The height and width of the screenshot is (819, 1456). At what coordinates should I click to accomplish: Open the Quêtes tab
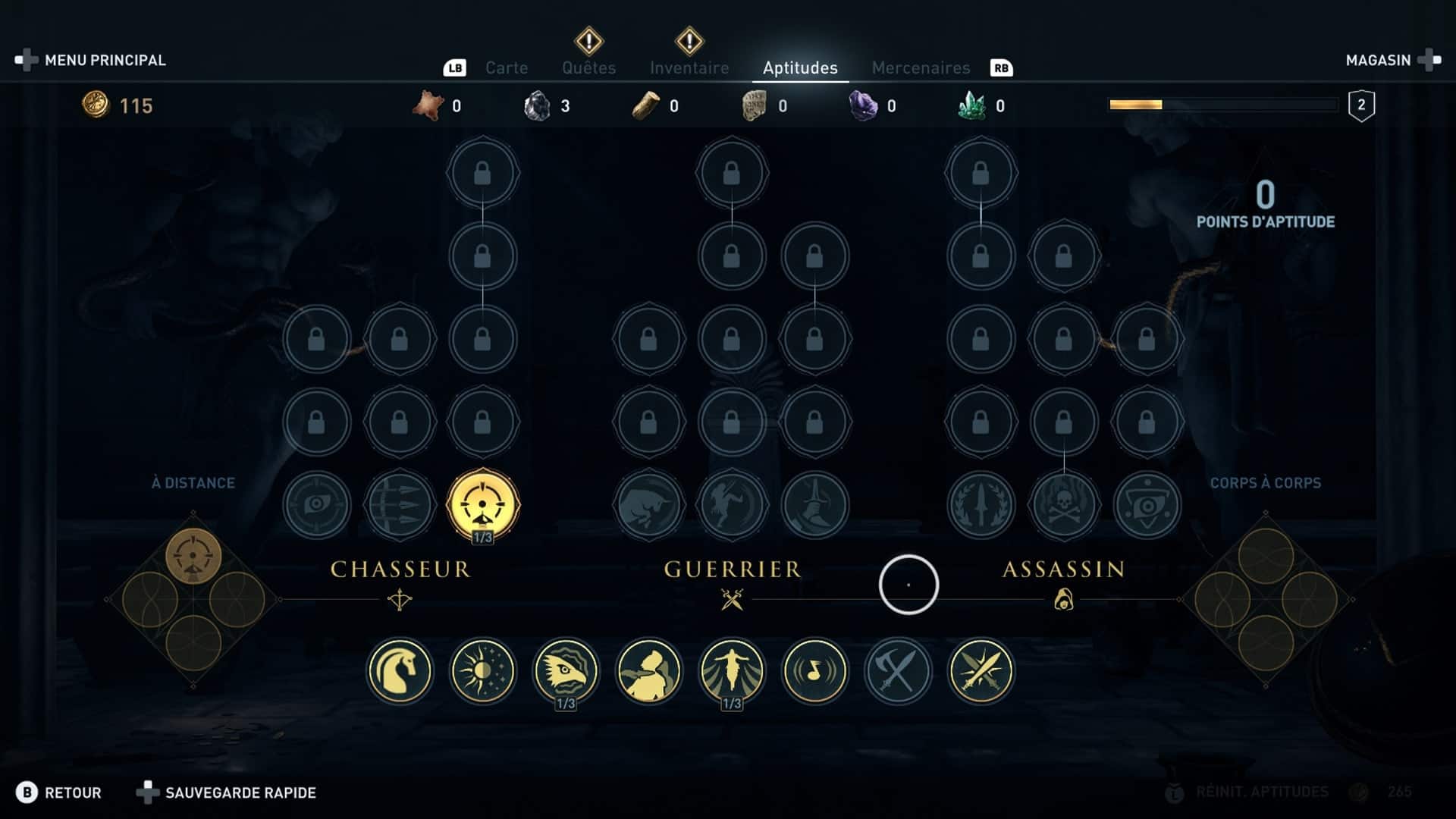click(x=588, y=68)
